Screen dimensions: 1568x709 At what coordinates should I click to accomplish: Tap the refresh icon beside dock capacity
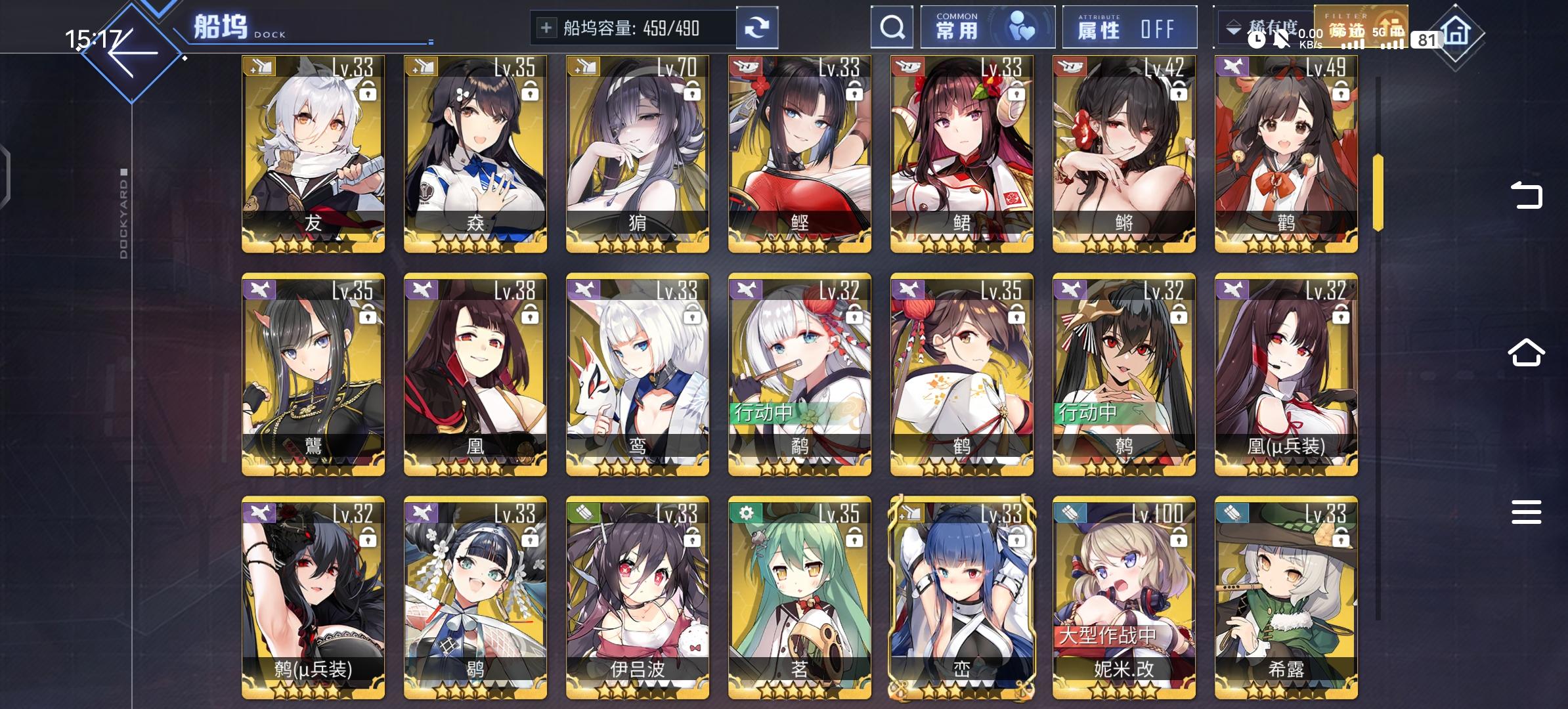tap(758, 27)
